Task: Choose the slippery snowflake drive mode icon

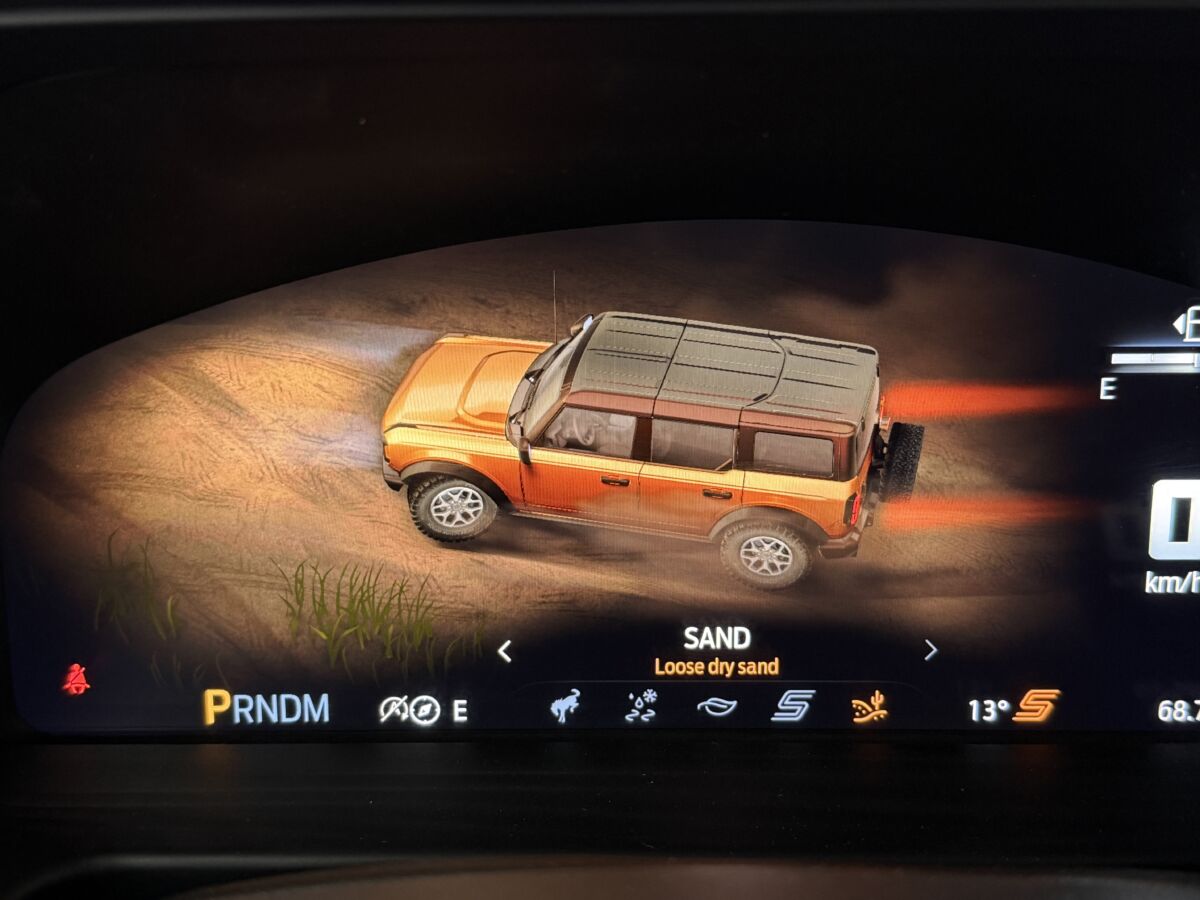Action: click(640, 707)
